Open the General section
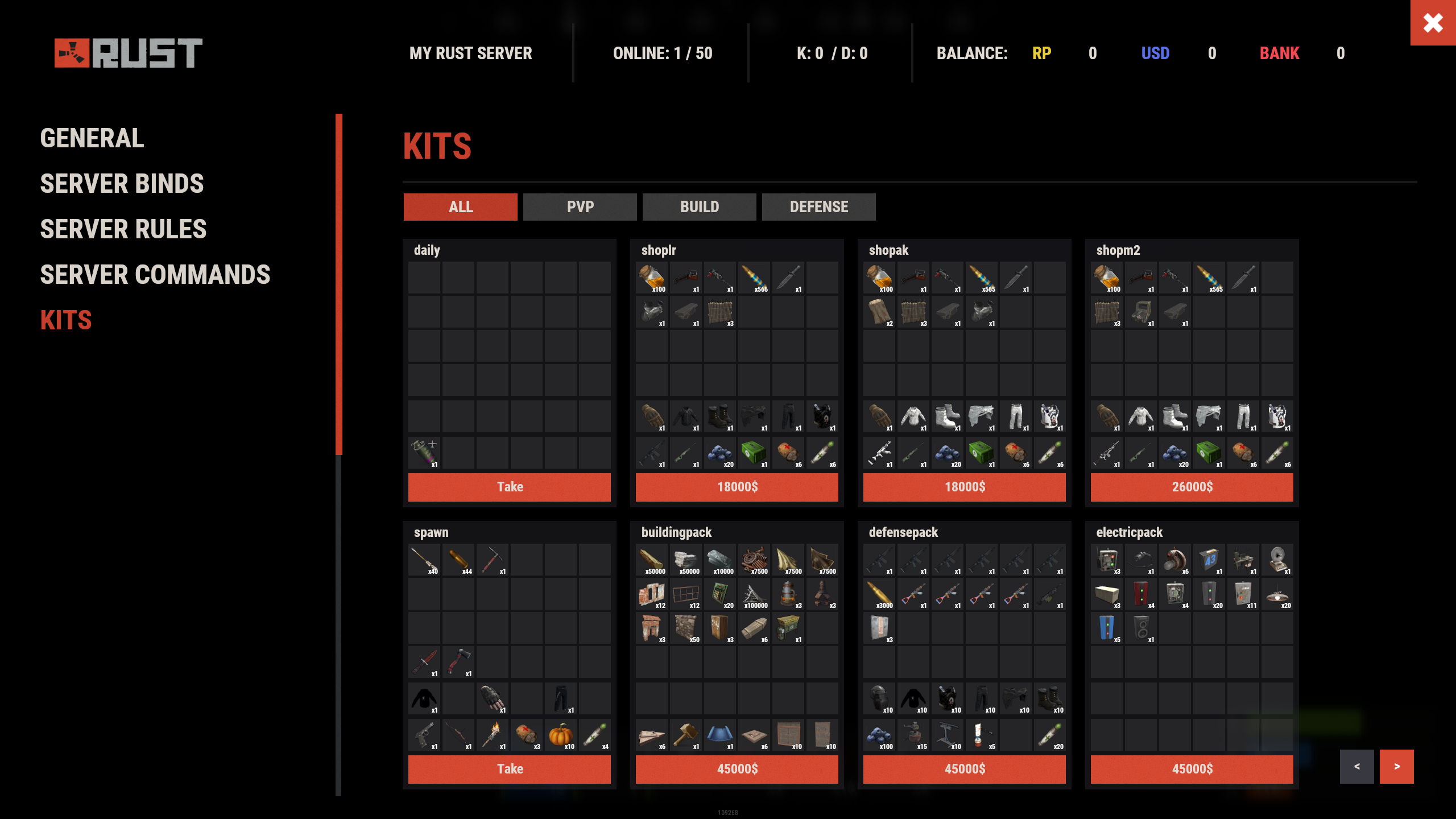1456x819 pixels. pyautogui.click(x=92, y=138)
